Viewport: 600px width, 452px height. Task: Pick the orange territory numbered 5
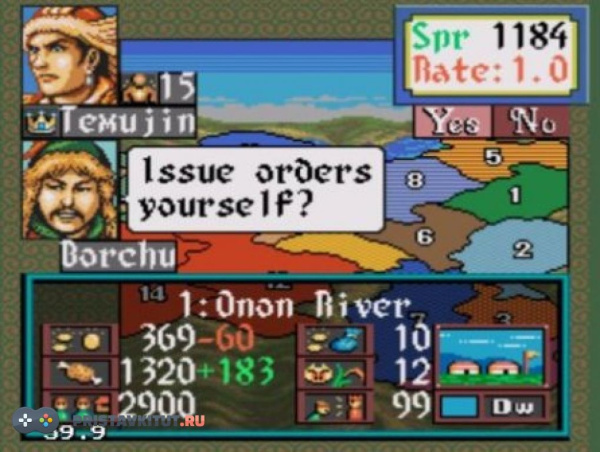(x=491, y=157)
